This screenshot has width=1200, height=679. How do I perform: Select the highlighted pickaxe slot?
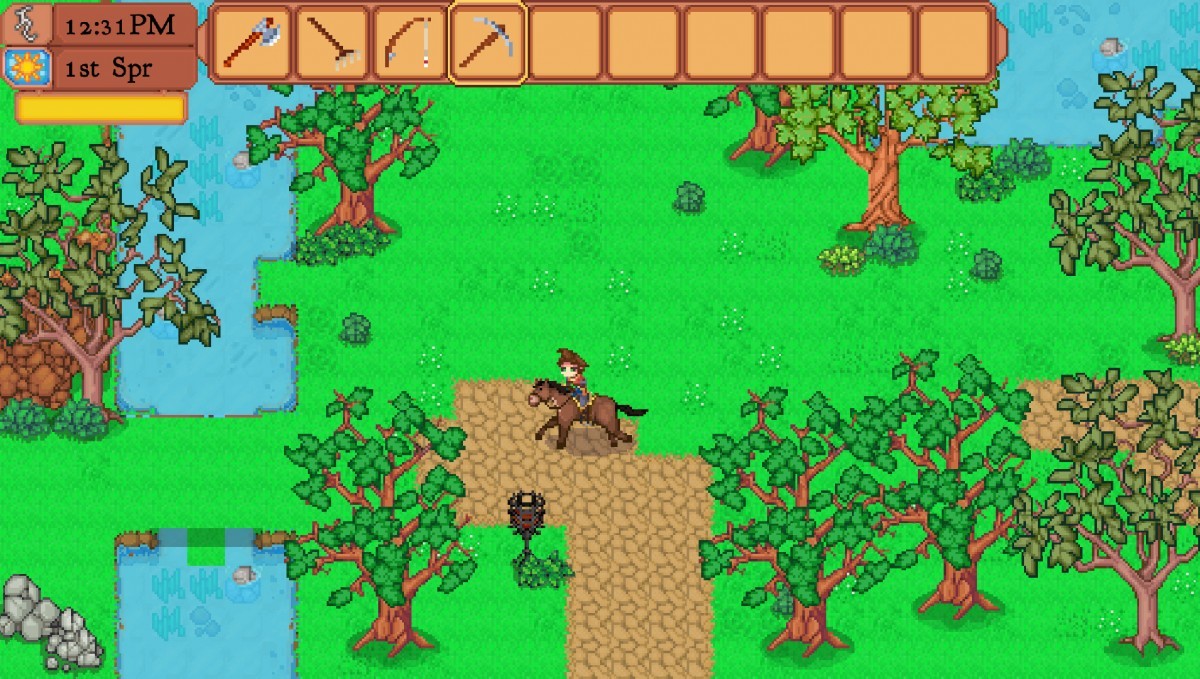pyautogui.click(x=487, y=42)
